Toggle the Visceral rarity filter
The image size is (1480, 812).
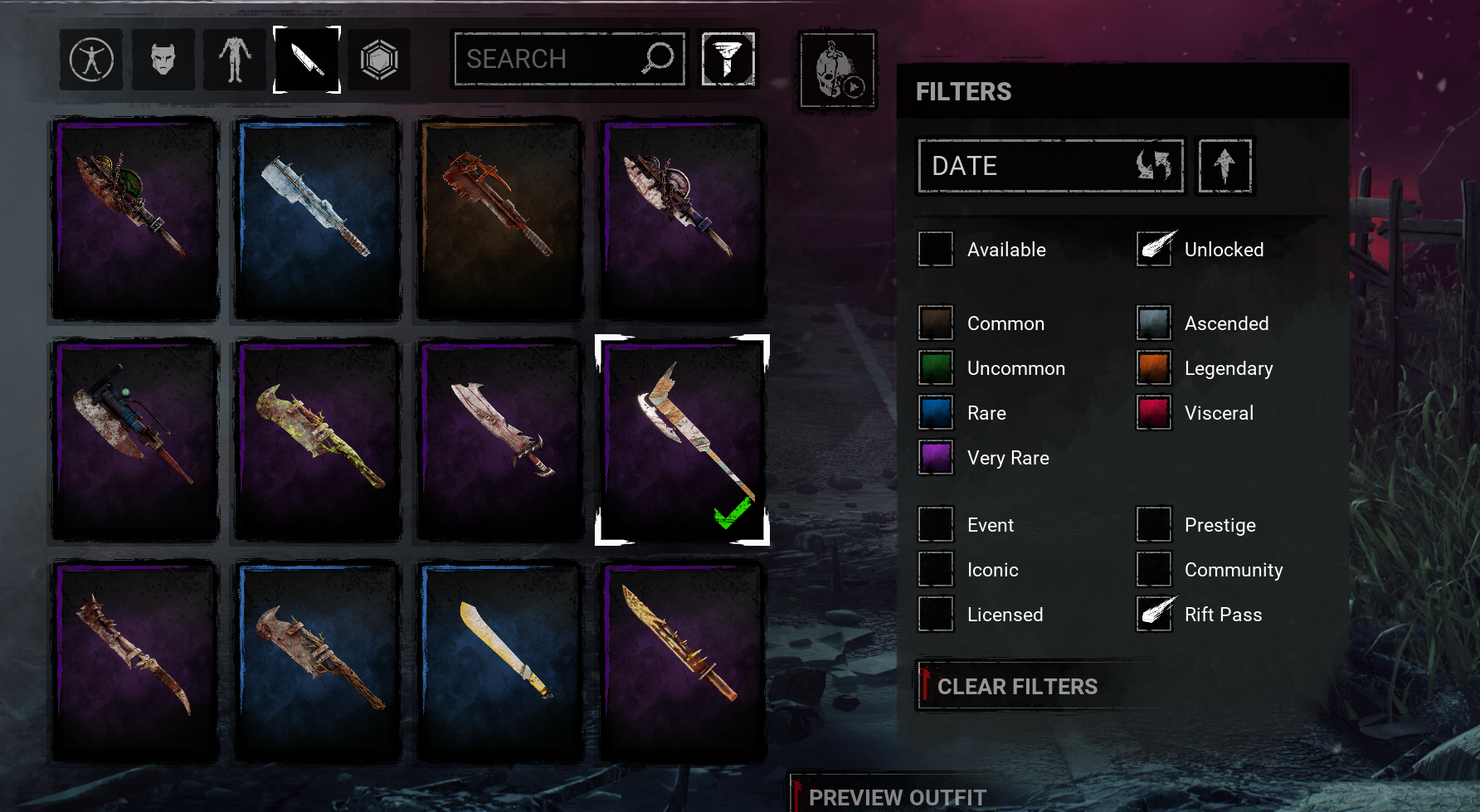tap(1154, 413)
